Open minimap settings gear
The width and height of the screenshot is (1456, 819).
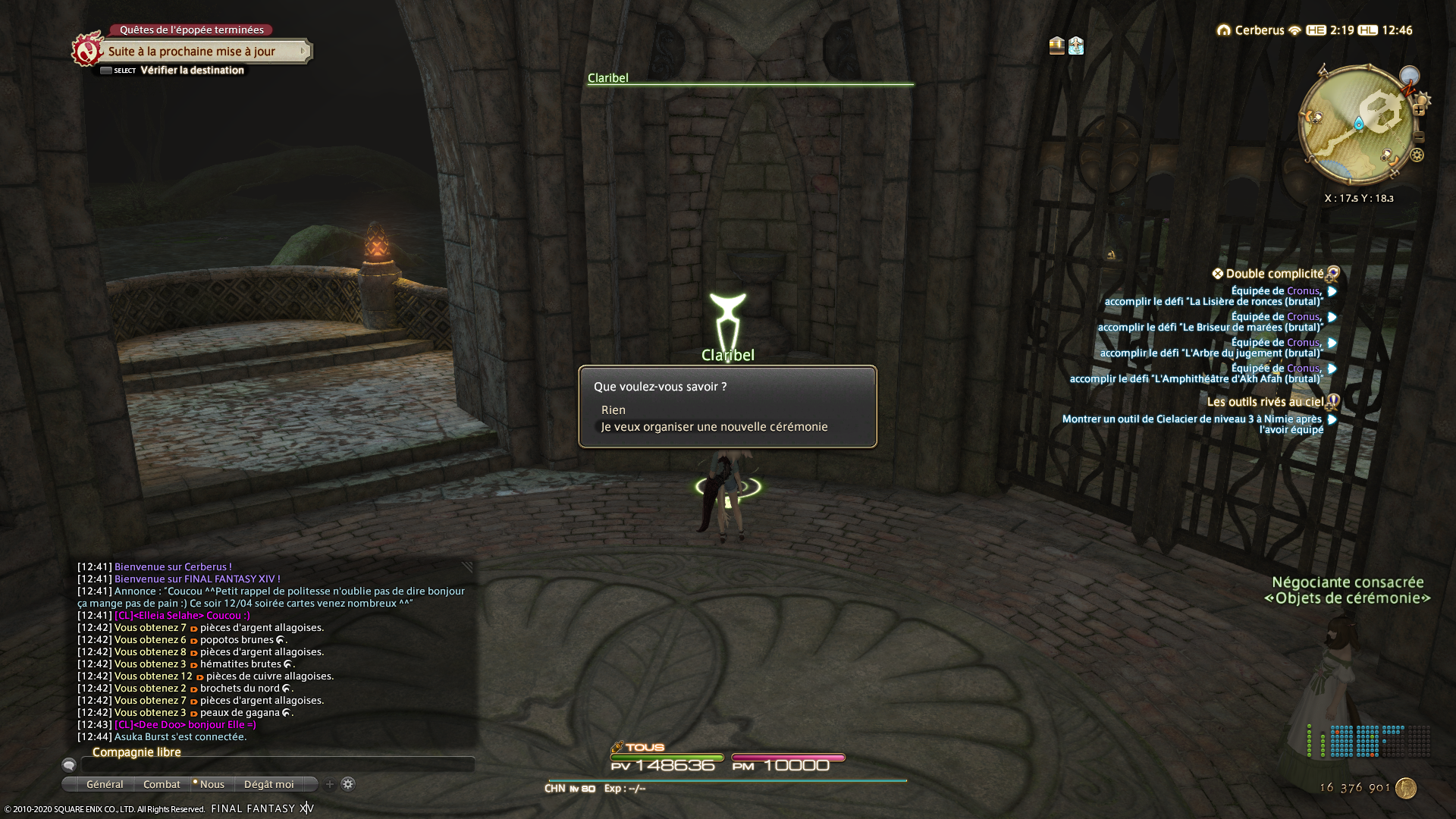(x=1417, y=155)
